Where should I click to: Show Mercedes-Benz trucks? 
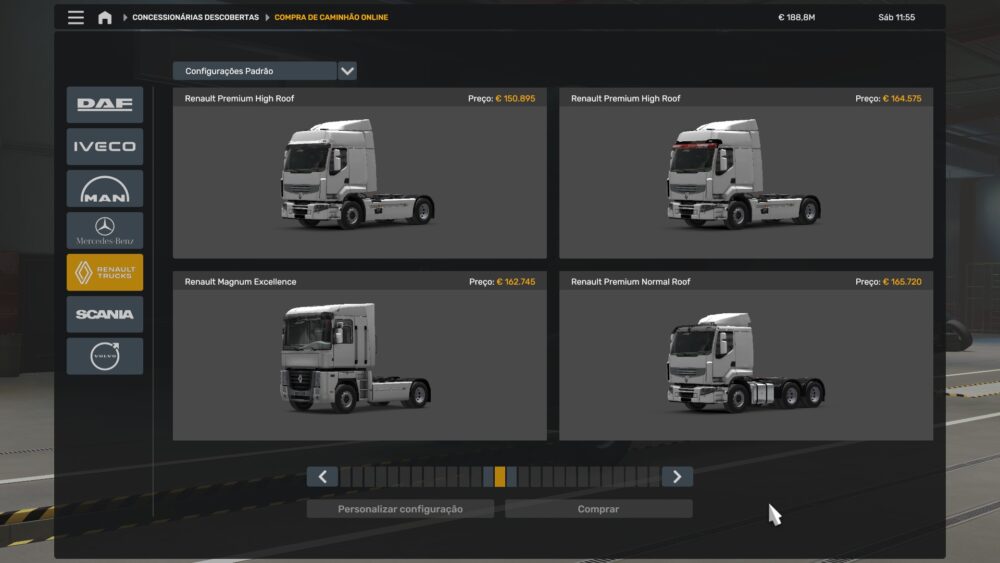point(105,231)
